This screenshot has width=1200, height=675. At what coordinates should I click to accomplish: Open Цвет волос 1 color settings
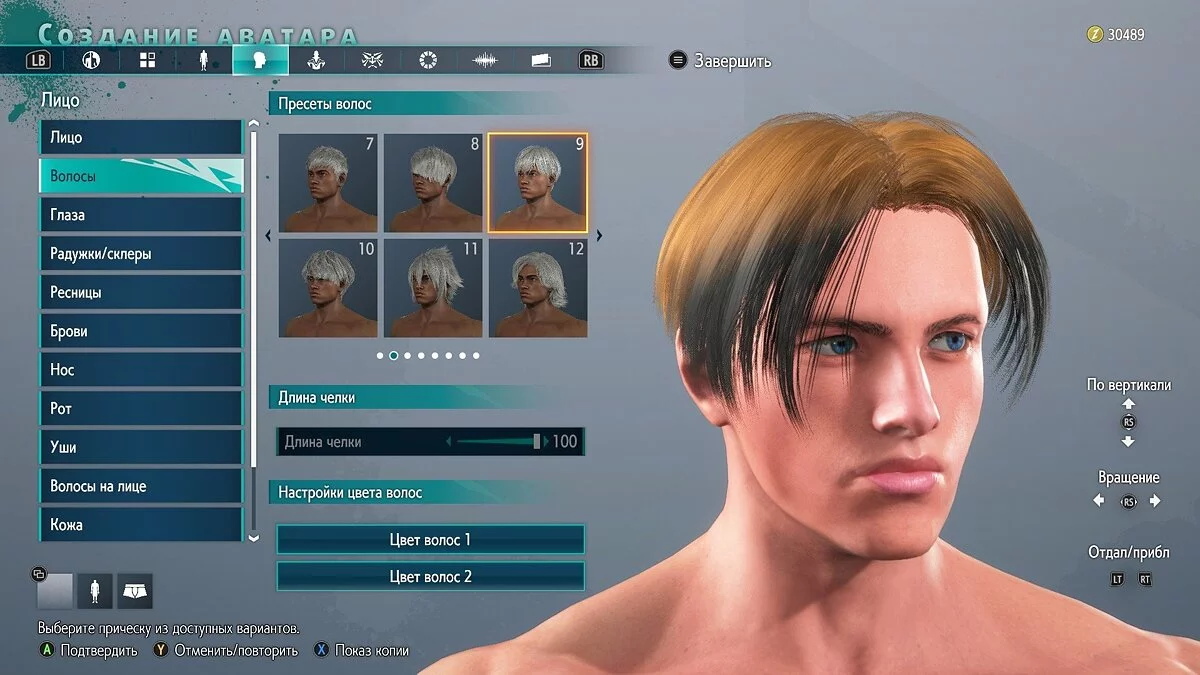tap(430, 540)
